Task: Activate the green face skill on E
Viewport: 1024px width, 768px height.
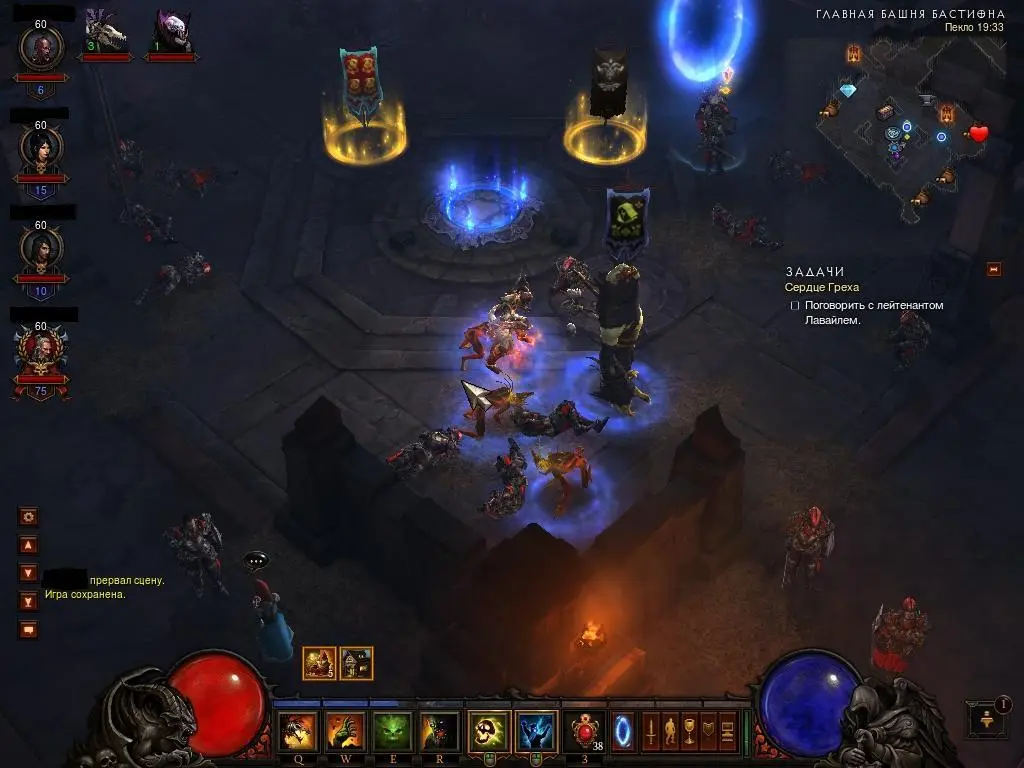Action: click(x=391, y=731)
